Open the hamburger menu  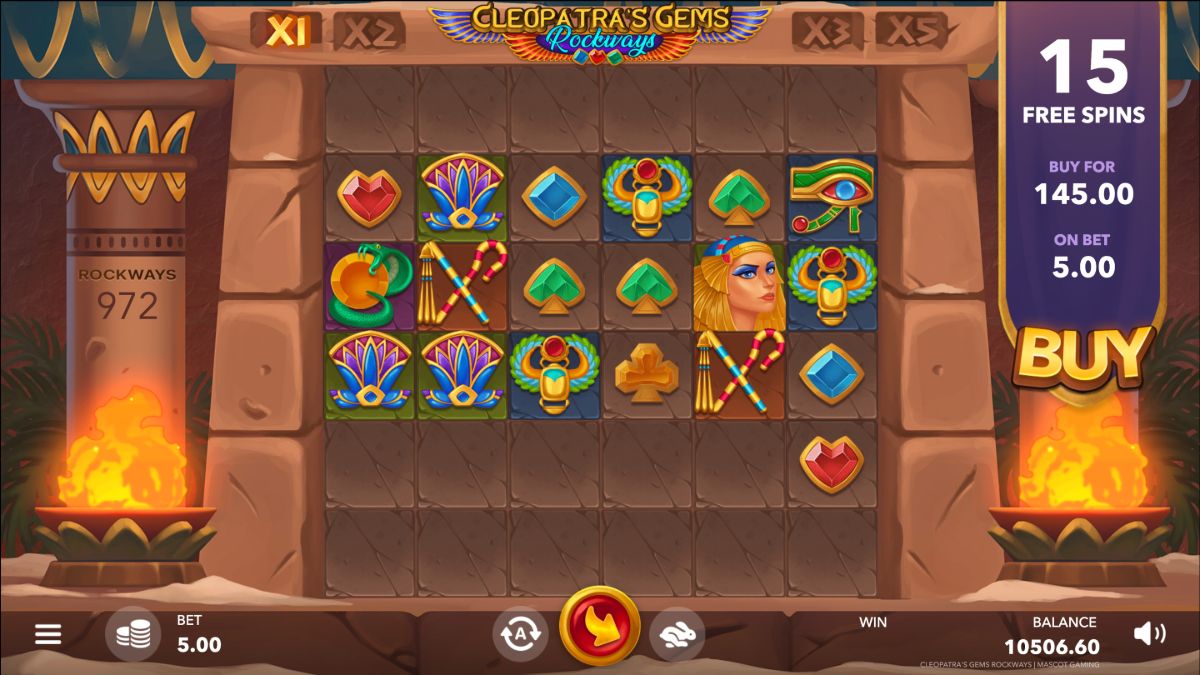(x=48, y=634)
